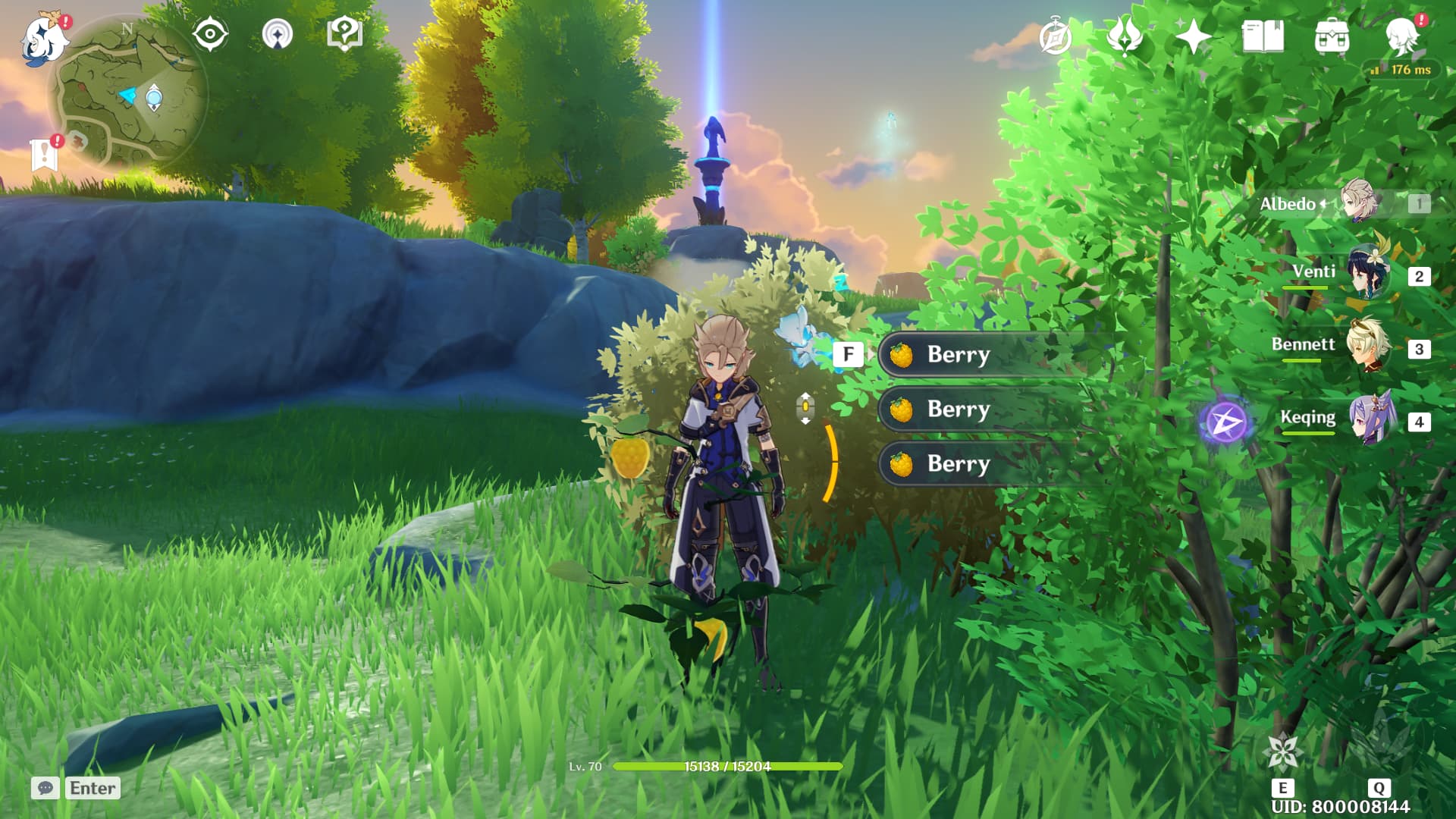The height and width of the screenshot is (819, 1456).
Task: Click the scroll selector between Berry options
Action: pyautogui.click(x=805, y=408)
